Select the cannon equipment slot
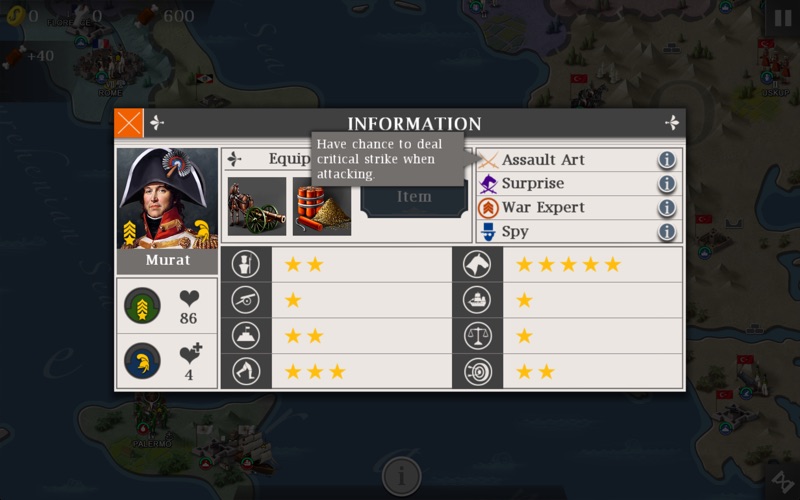 (x=257, y=206)
